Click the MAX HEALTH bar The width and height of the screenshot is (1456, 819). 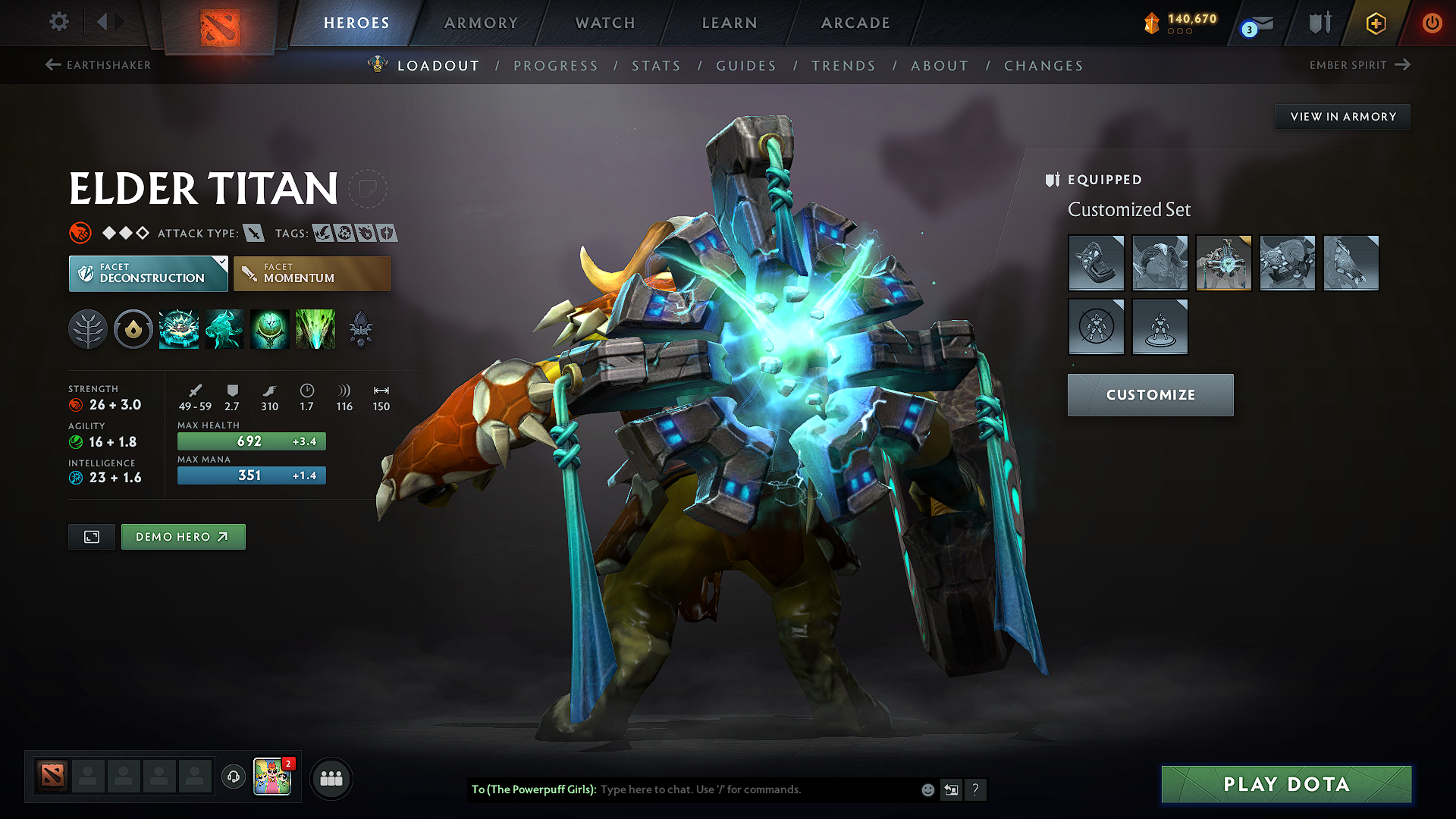pos(251,441)
